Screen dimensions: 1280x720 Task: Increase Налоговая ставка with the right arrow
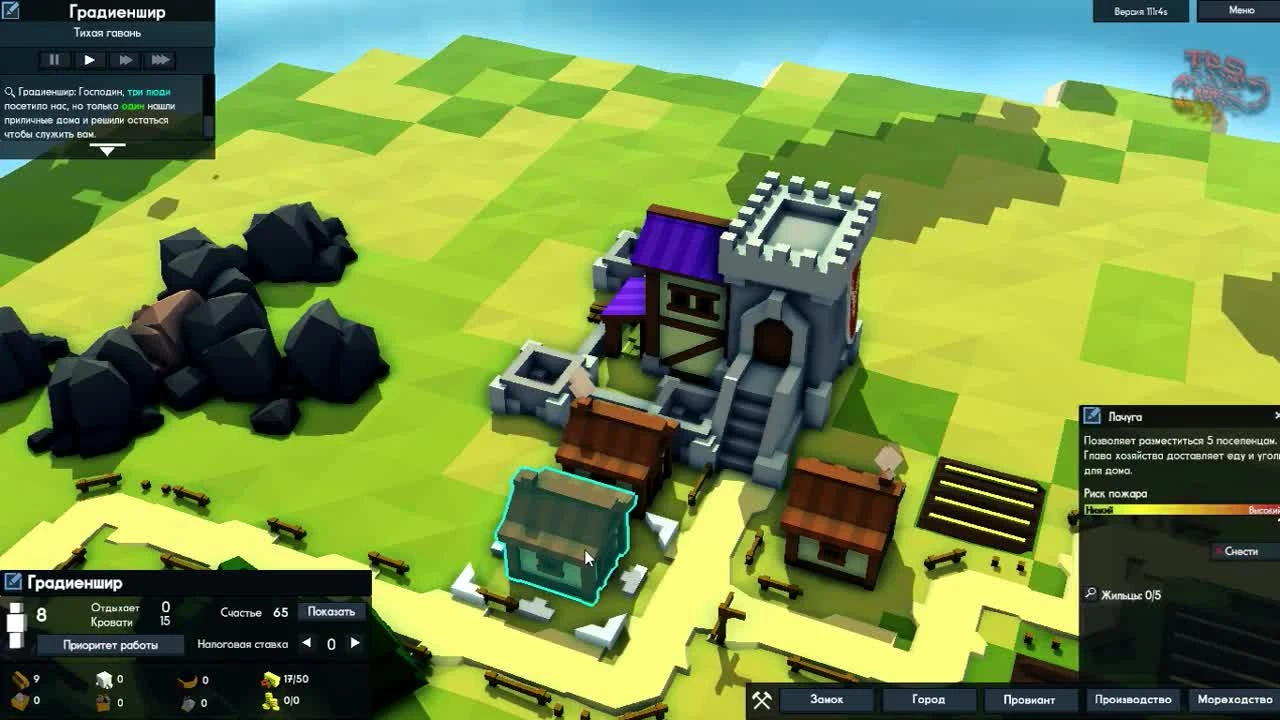pyautogui.click(x=353, y=643)
